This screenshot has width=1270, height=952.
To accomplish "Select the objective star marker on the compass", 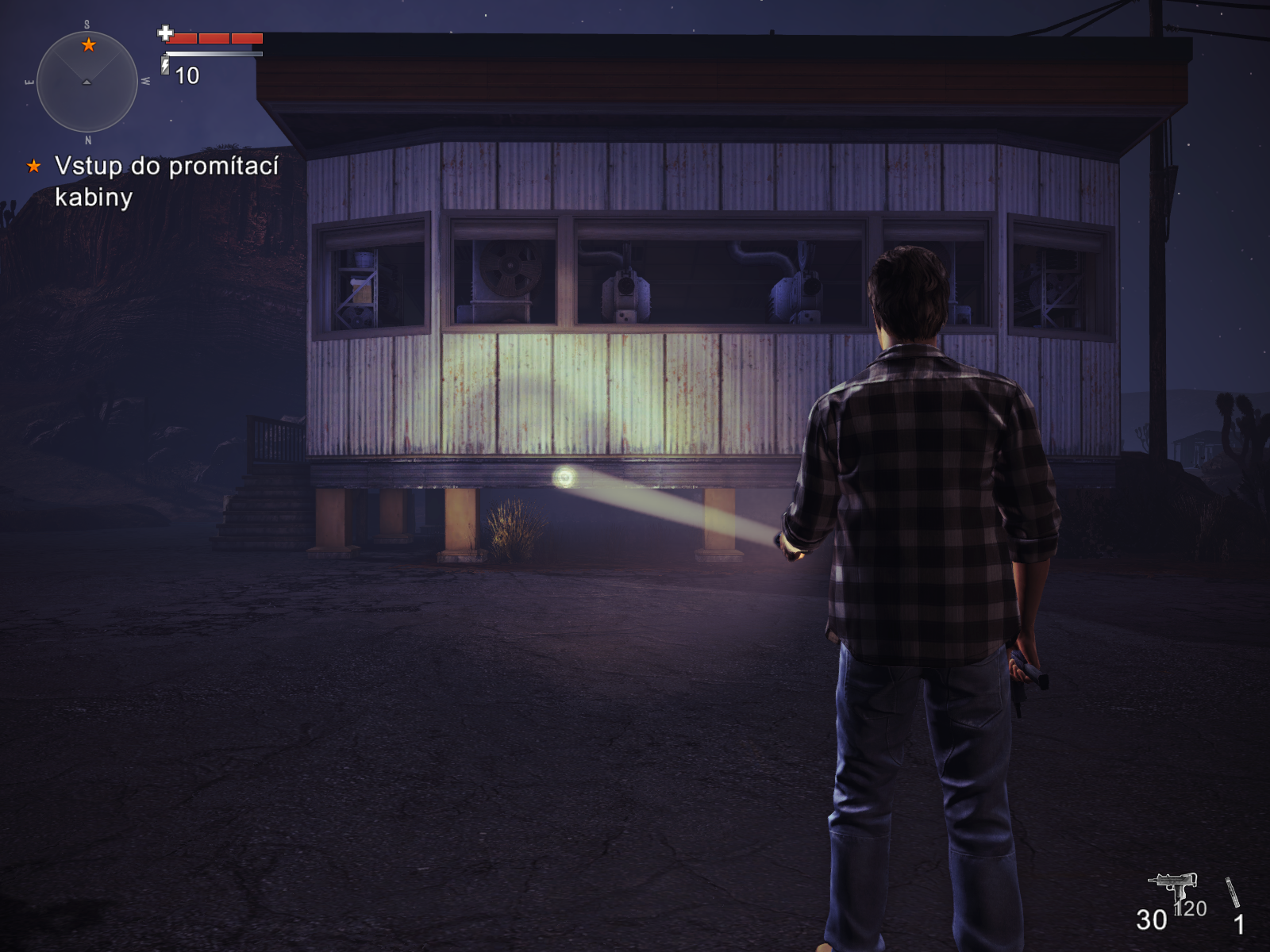I will (89, 44).
